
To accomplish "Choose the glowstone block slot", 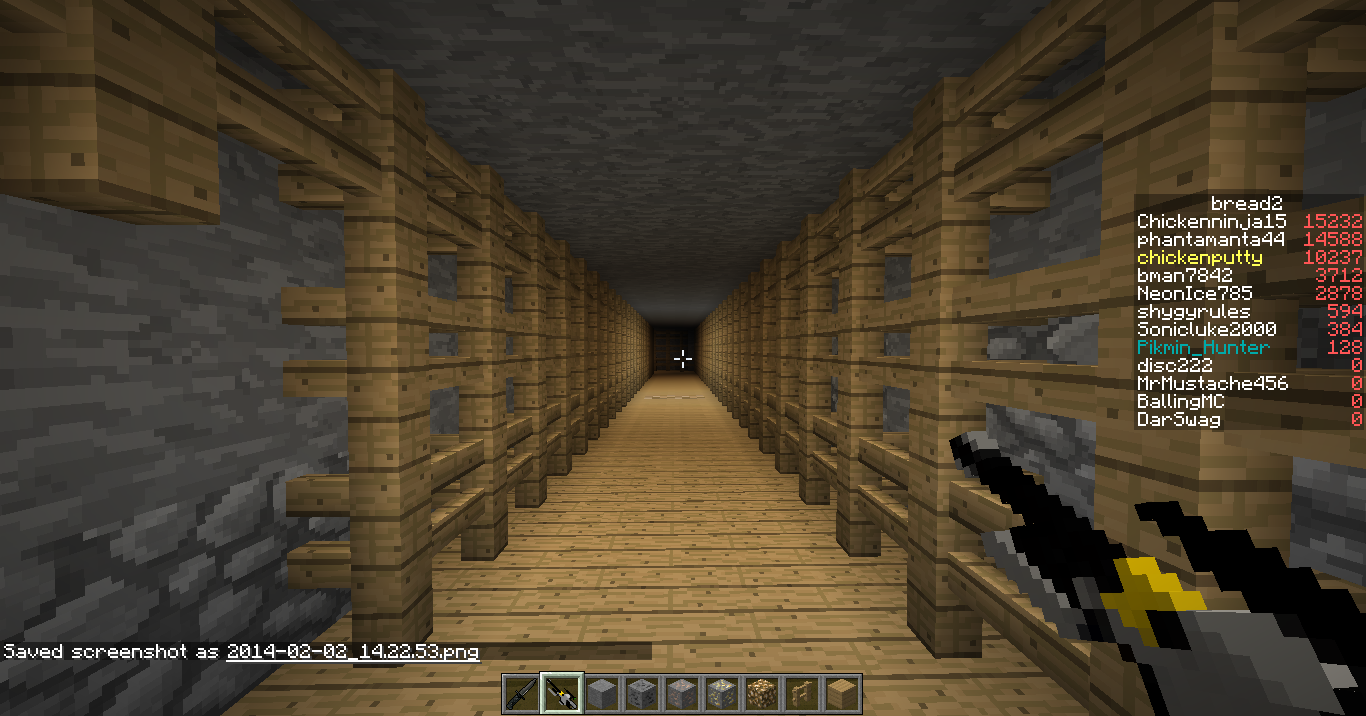I will pos(761,693).
